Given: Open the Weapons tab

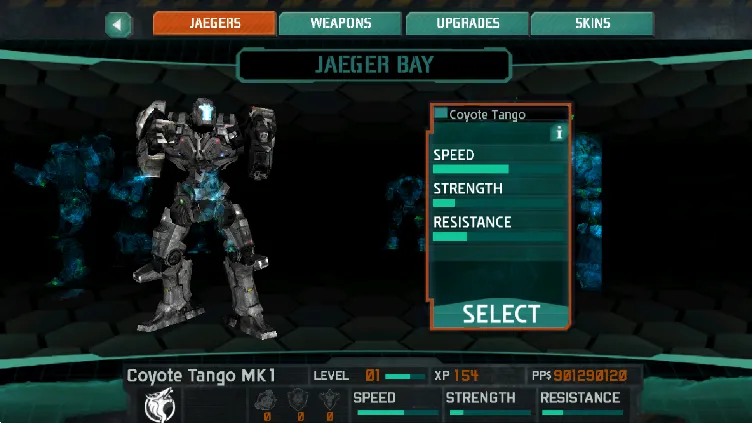Looking at the screenshot, I should click(x=340, y=24).
